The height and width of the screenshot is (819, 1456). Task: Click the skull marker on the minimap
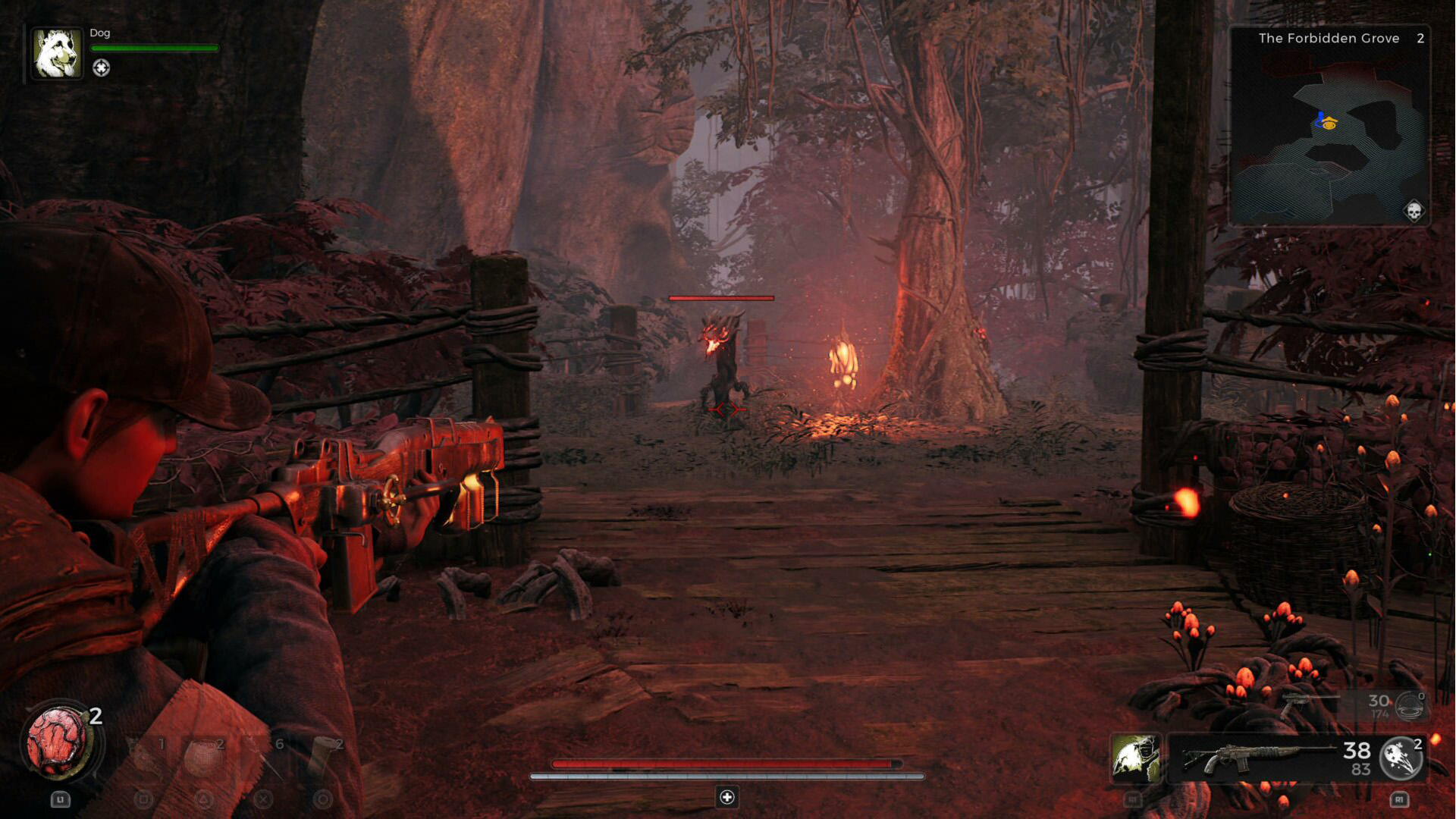click(x=1414, y=210)
